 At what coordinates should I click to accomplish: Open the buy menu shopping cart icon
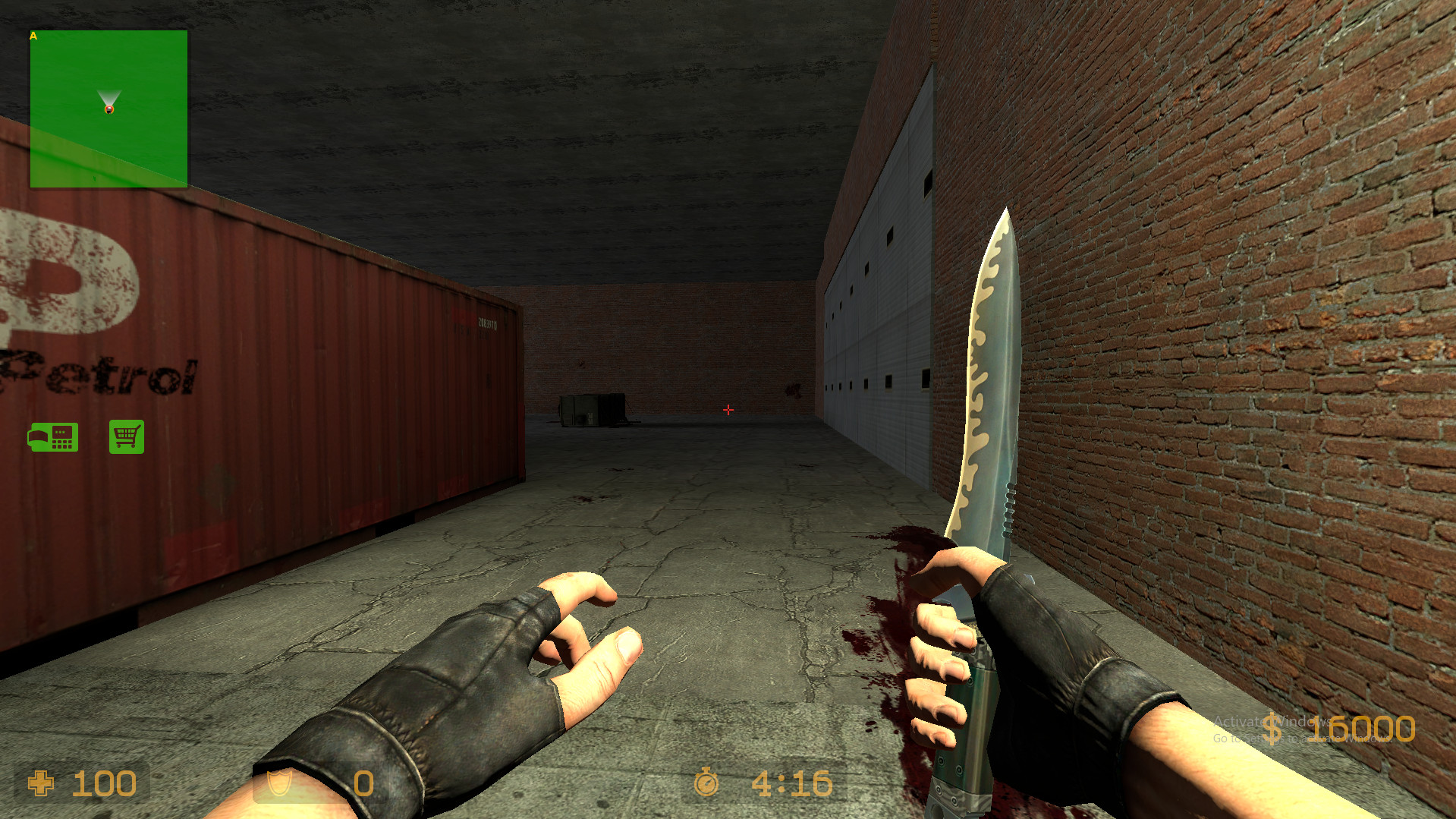click(x=127, y=436)
